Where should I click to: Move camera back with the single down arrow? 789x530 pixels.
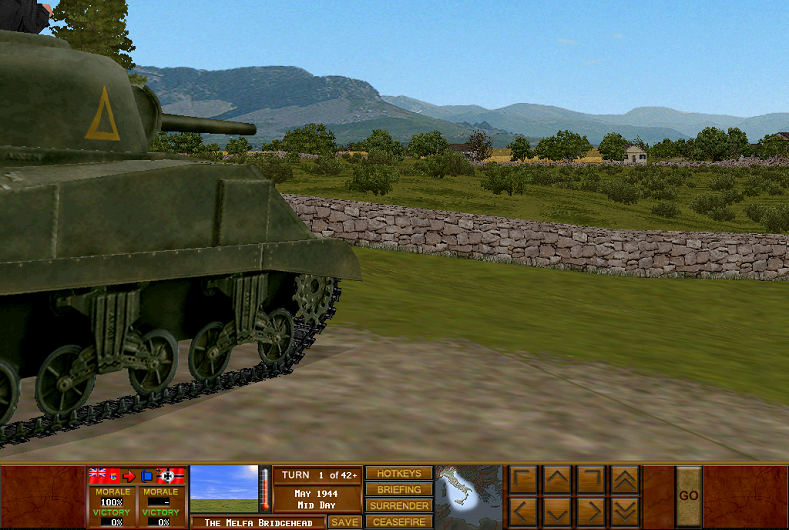coord(557,513)
